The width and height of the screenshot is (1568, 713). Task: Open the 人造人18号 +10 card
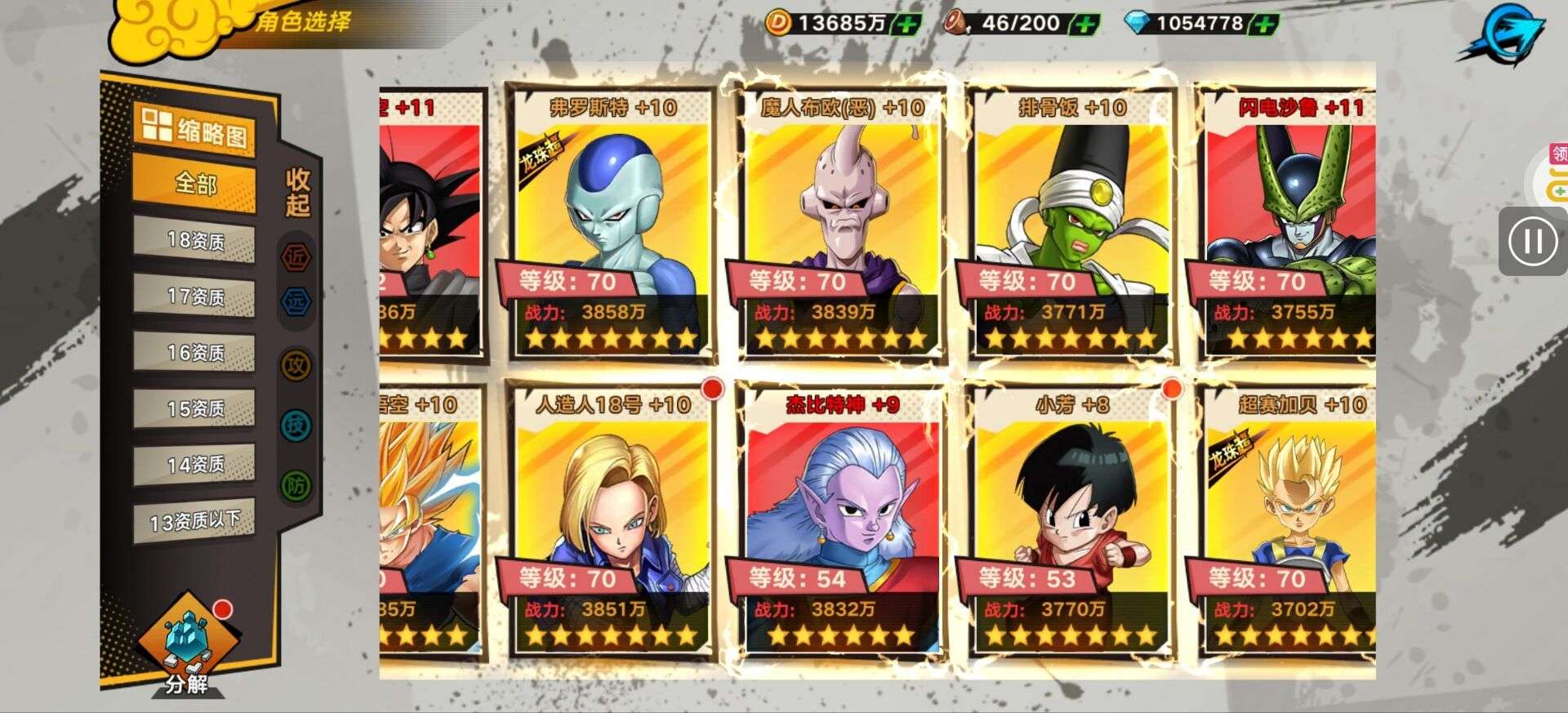click(x=612, y=521)
